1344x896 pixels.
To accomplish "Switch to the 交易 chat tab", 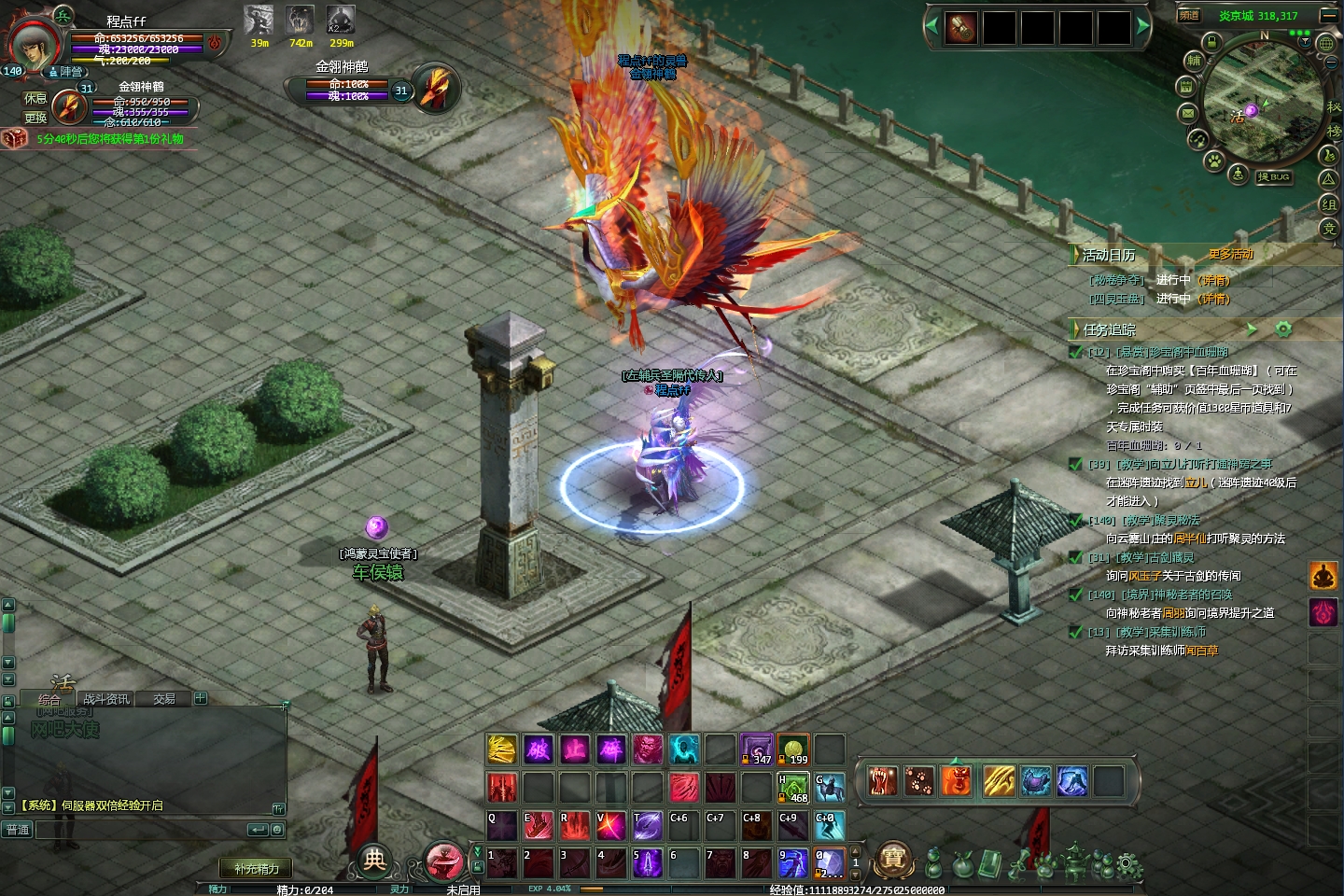I will [x=164, y=698].
